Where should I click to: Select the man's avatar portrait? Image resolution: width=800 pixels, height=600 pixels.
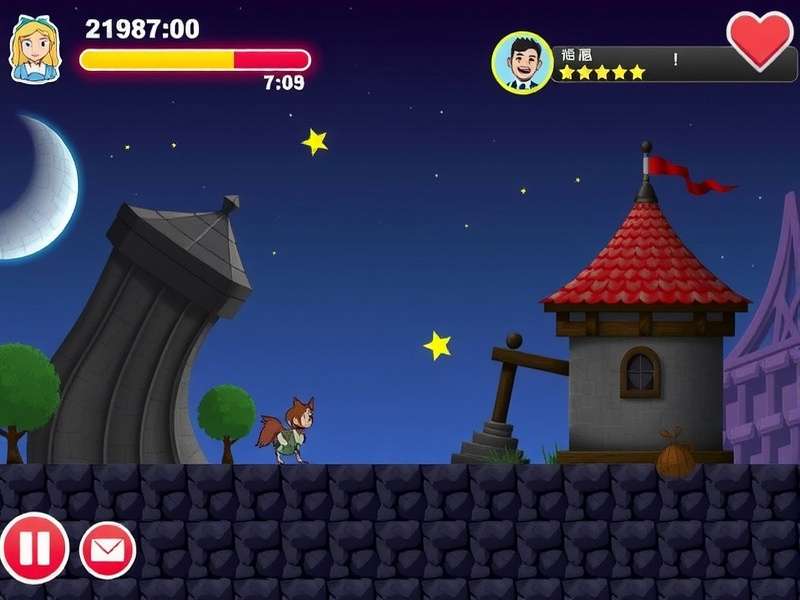[522, 62]
